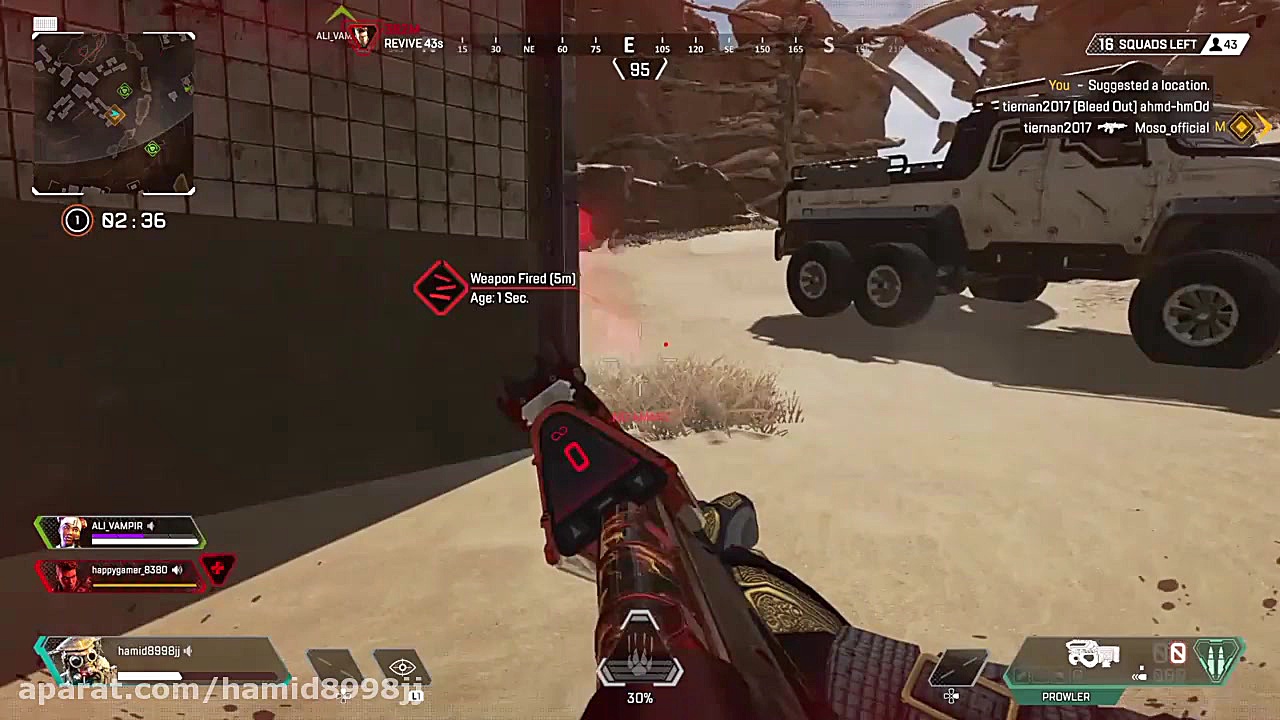Mute ALI_VAMPIR's voice speaker icon
Viewport: 1280px width, 720px height.
coord(150,526)
